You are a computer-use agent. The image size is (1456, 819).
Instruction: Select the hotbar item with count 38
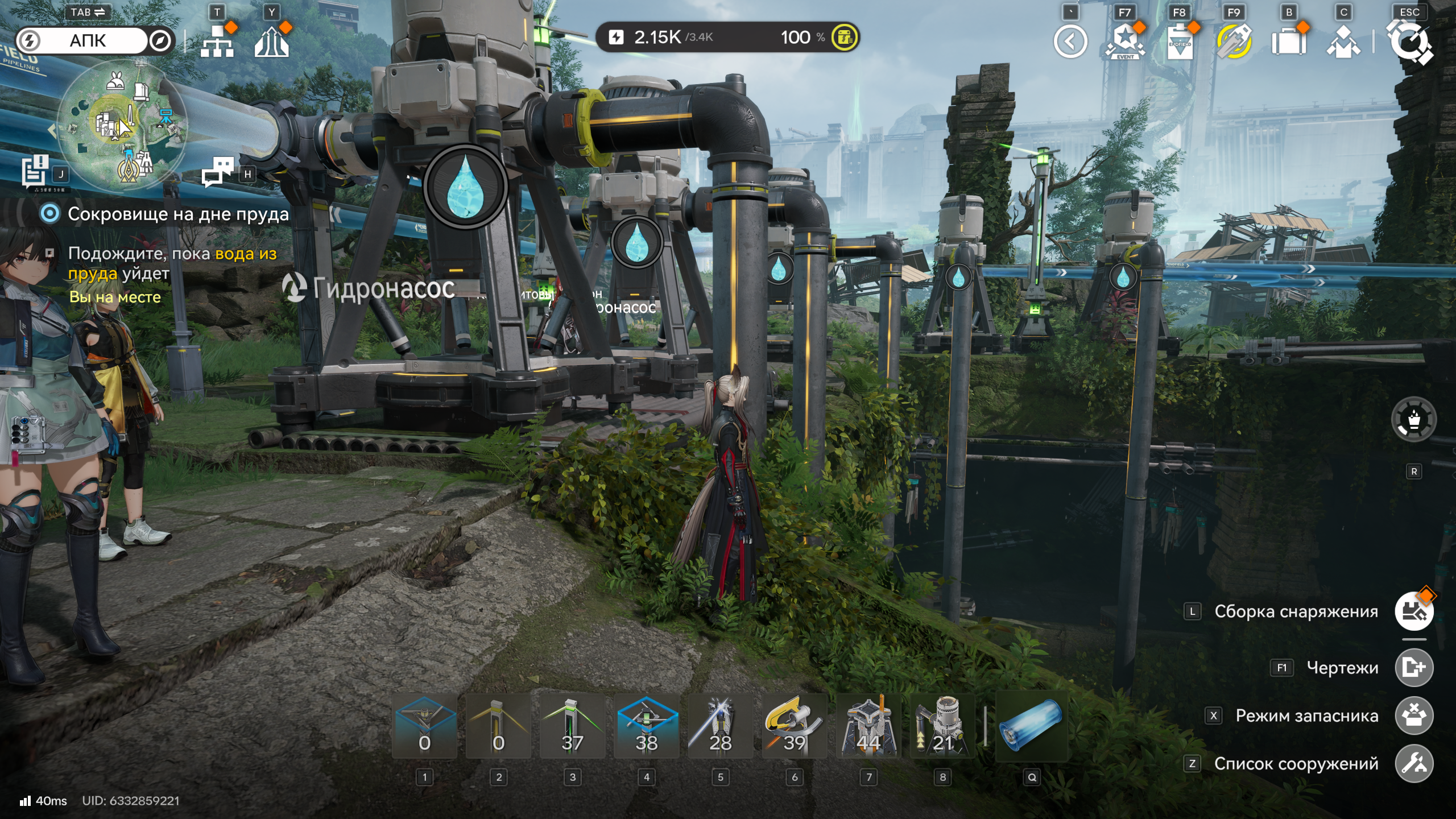point(646,726)
